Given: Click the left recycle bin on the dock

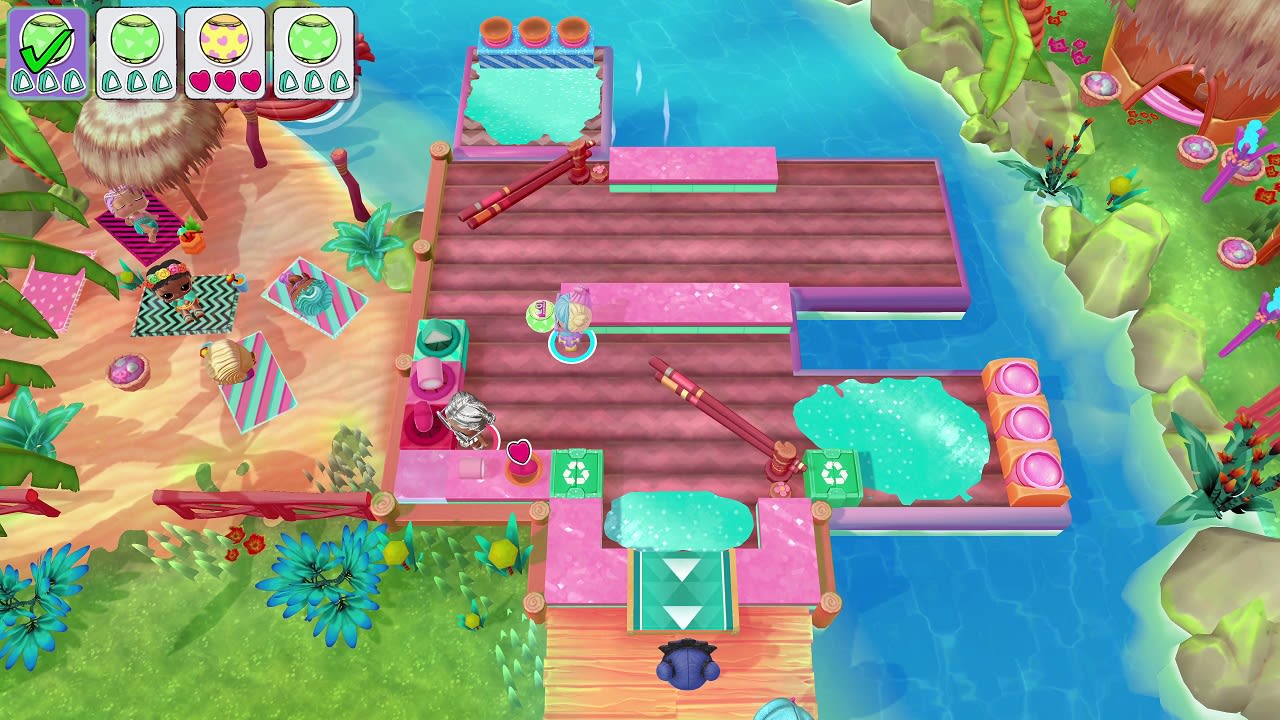Looking at the screenshot, I should [575, 472].
